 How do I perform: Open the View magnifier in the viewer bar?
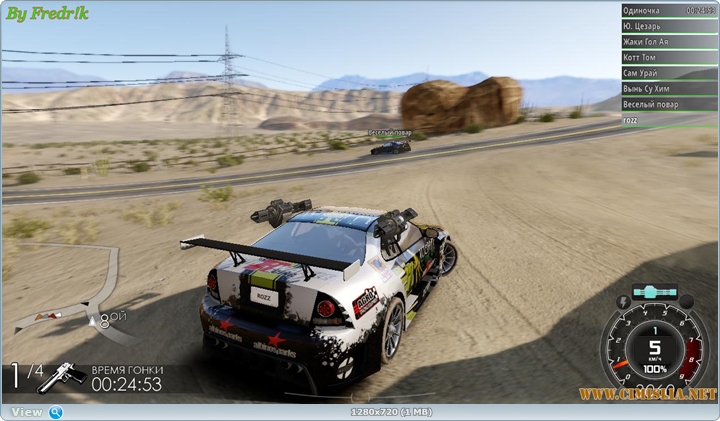(x=56, y=412)
